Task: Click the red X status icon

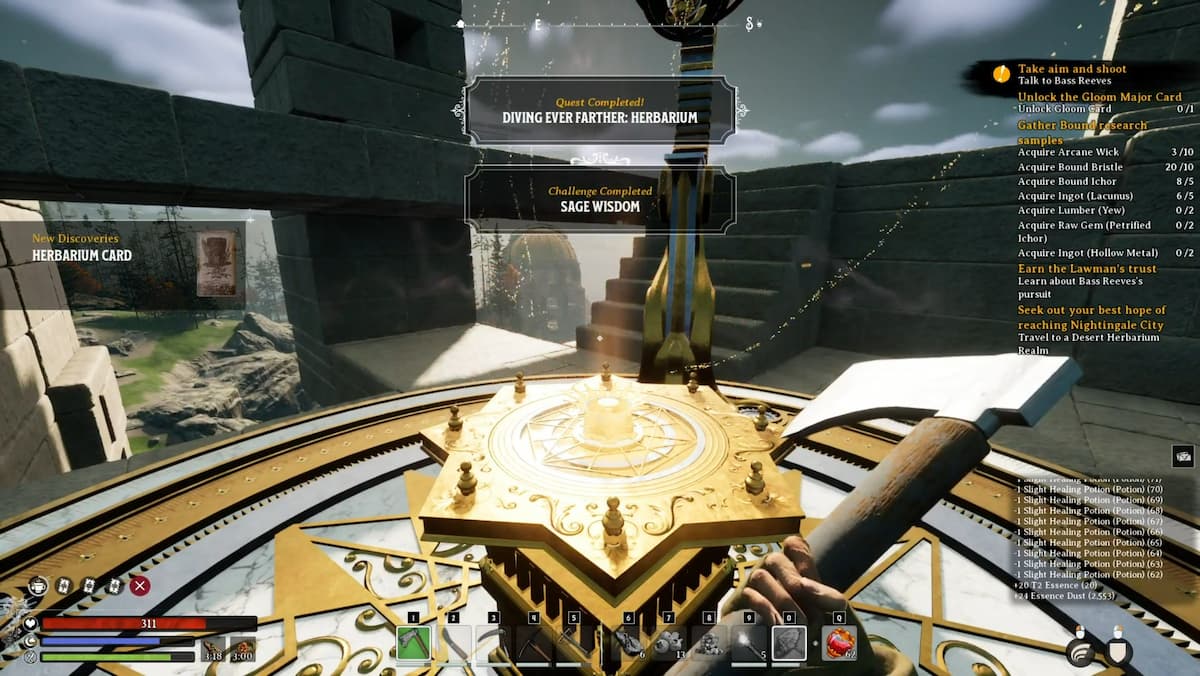Action: coord(140,586)
